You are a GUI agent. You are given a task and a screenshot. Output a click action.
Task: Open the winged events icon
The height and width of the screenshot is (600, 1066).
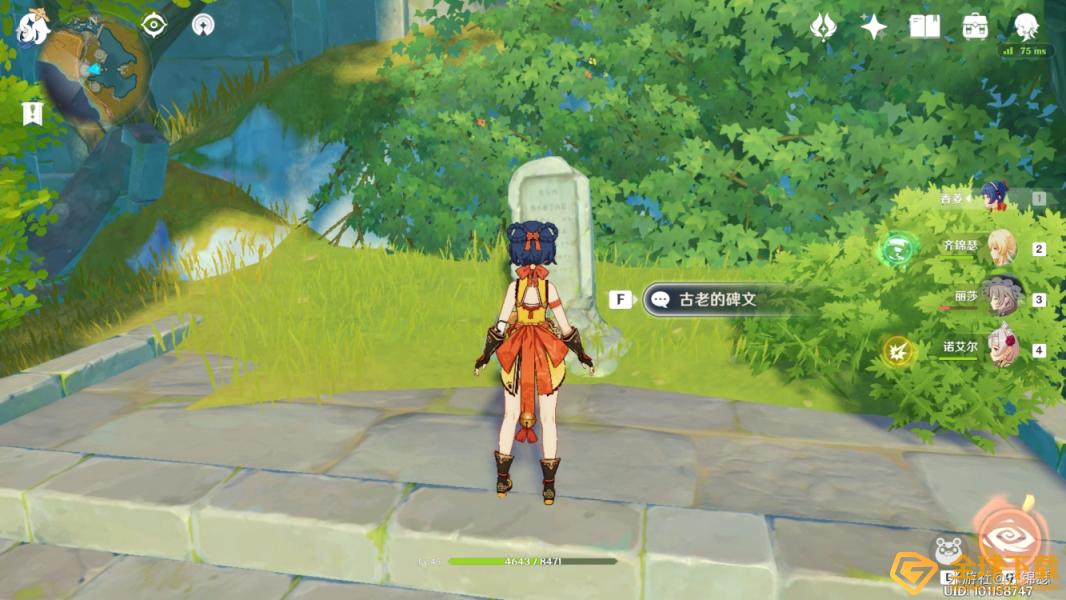coord(823,27)
